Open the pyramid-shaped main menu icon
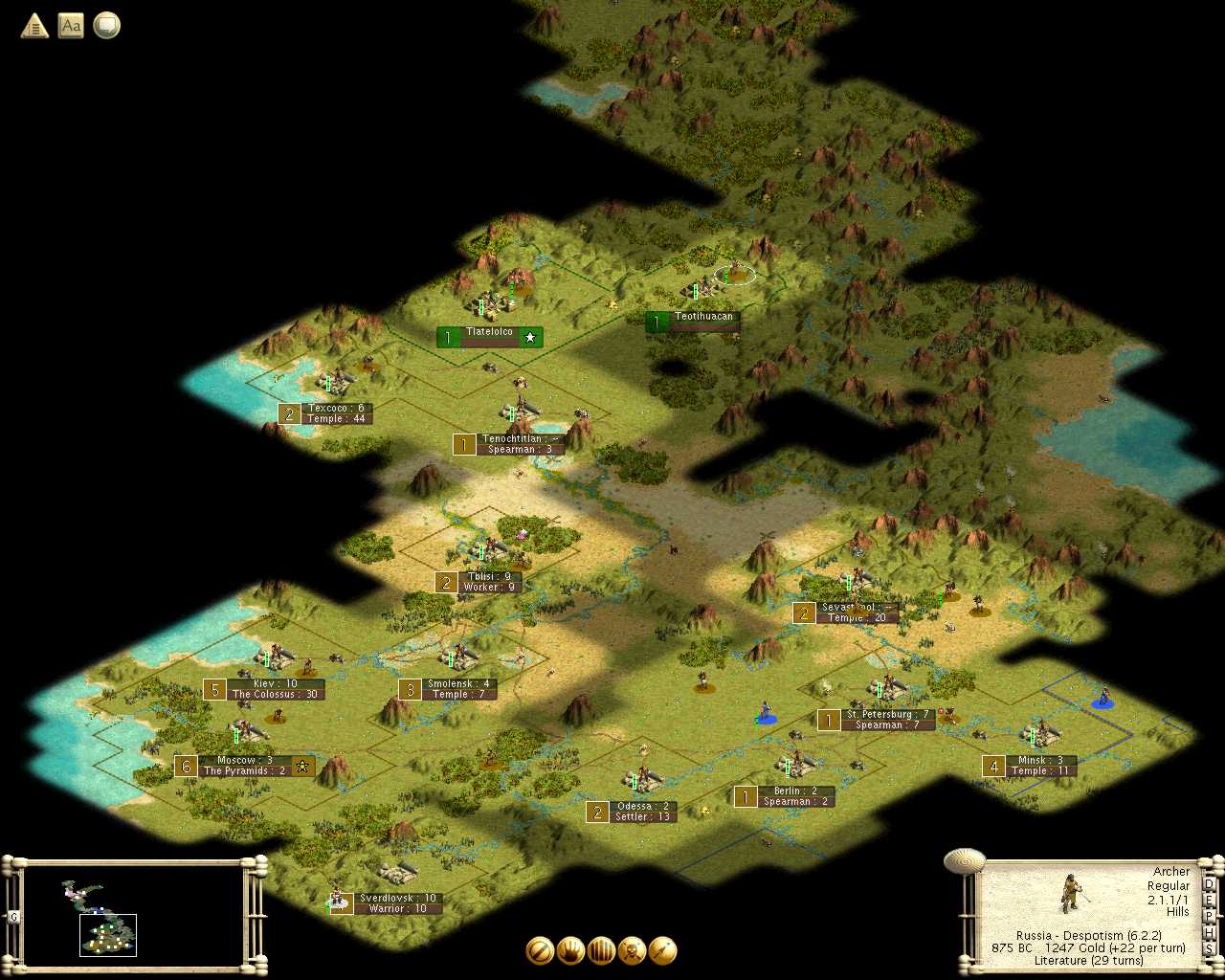This screenshot has width=1225, height=980. click(34, 26)
